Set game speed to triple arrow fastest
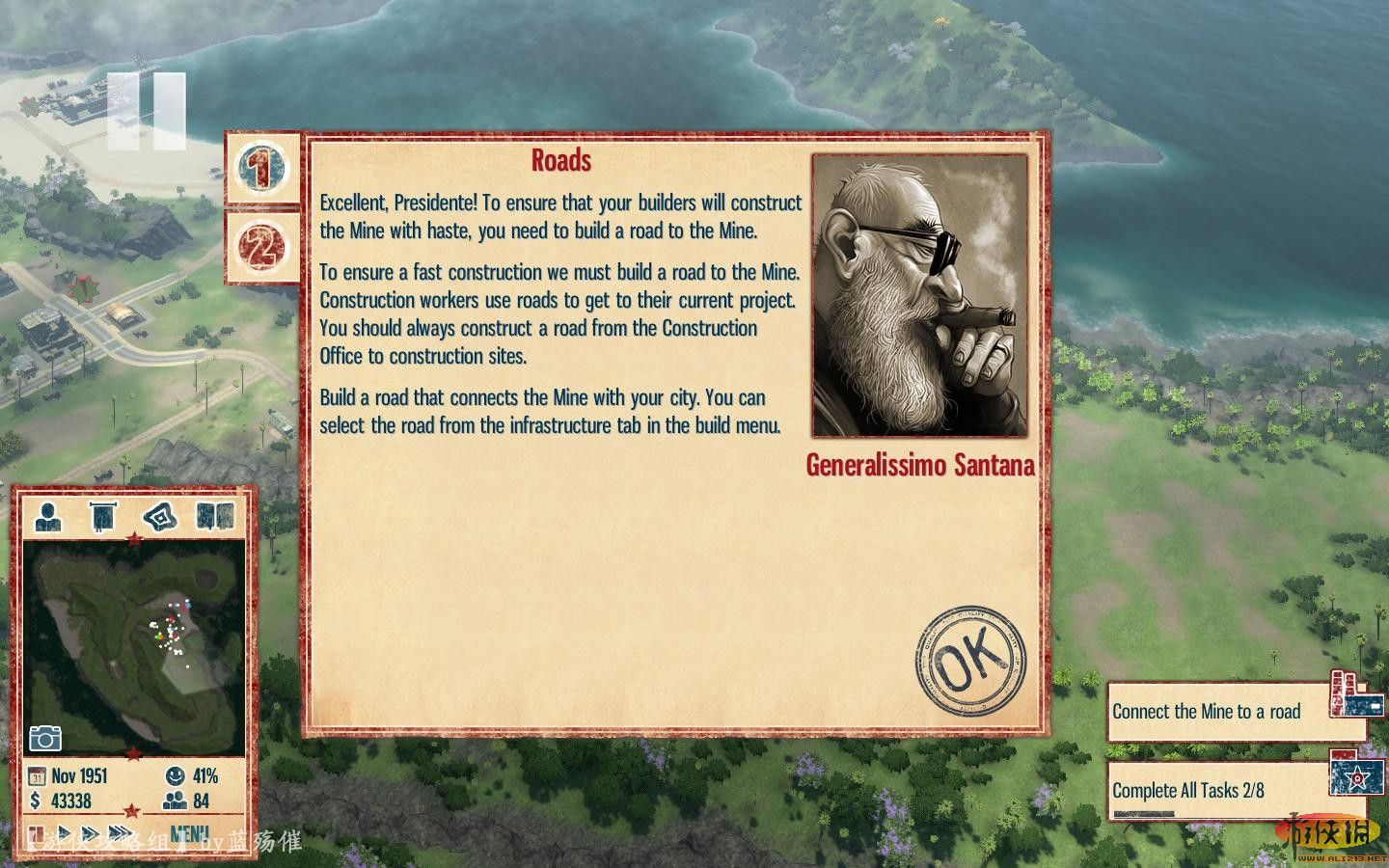 pyautogui.click(x=122, y=833)
